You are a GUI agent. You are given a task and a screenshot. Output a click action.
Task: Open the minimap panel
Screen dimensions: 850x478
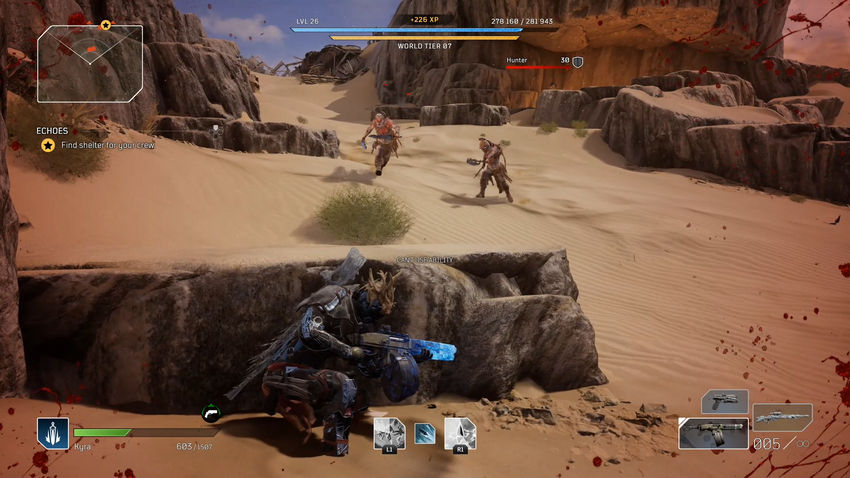(90, 64)
